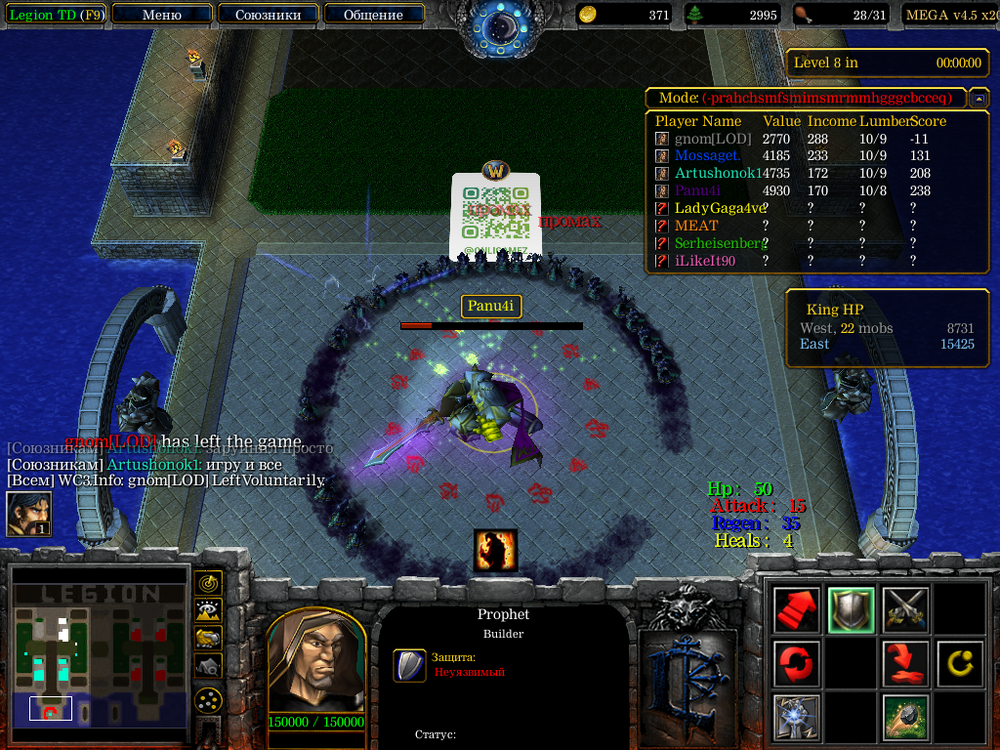The height and width of the screenshot is (750, 1000).
Task: Open the formation movement toggle button
Action: [208, 701]
